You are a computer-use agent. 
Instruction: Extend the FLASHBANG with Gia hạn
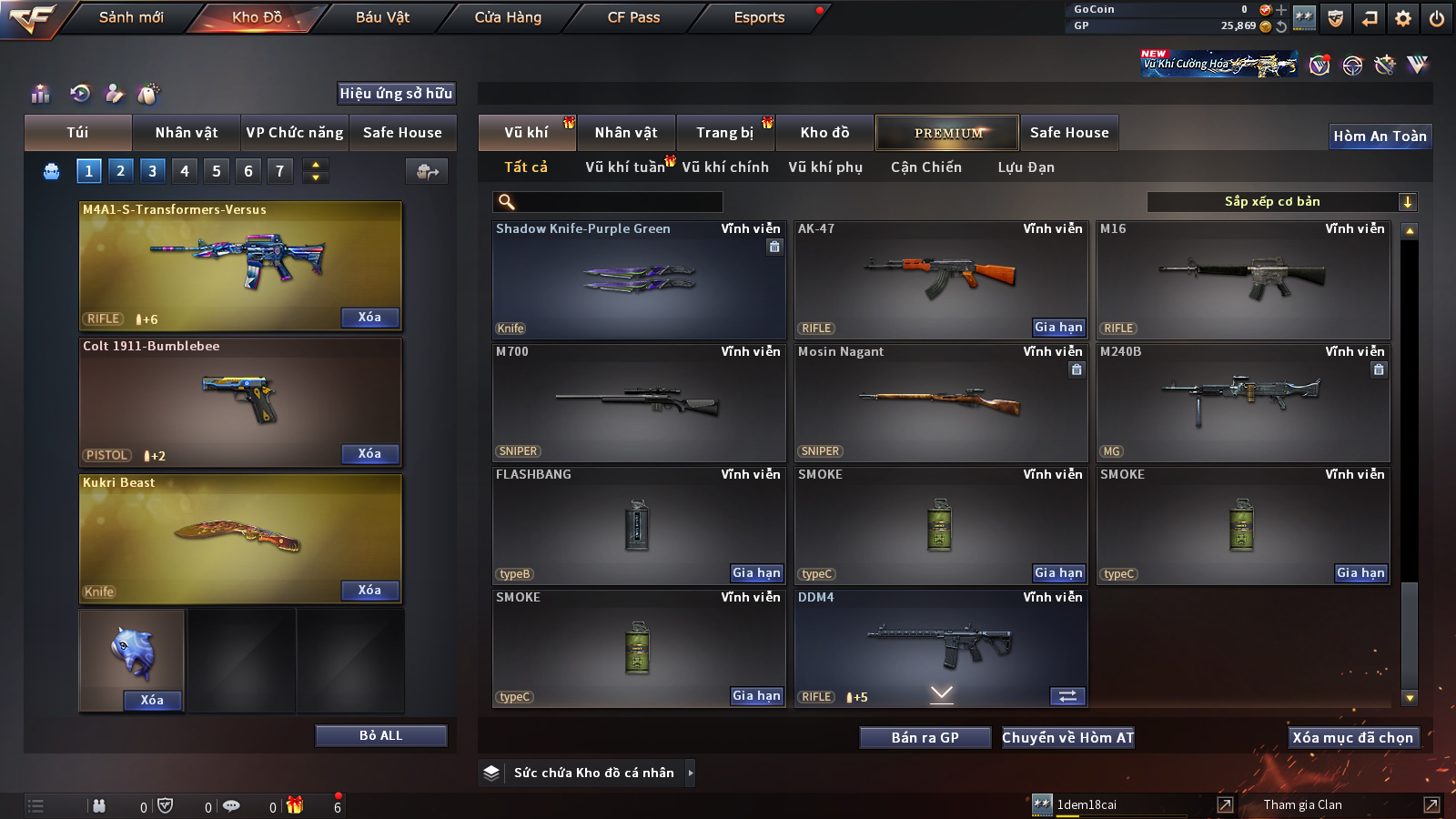click(756, 573)
